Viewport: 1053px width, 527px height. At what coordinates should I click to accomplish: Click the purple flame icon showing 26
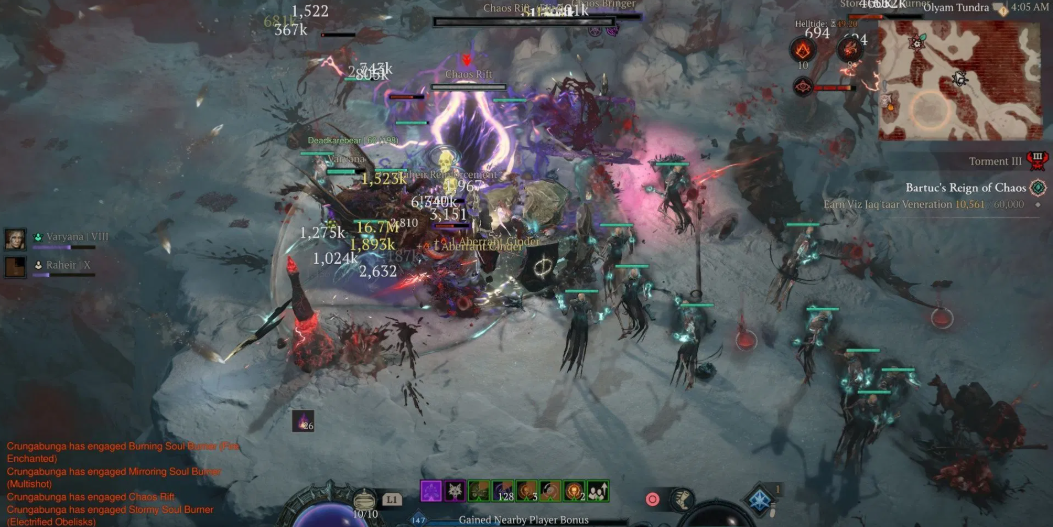[x=303, y=421]
